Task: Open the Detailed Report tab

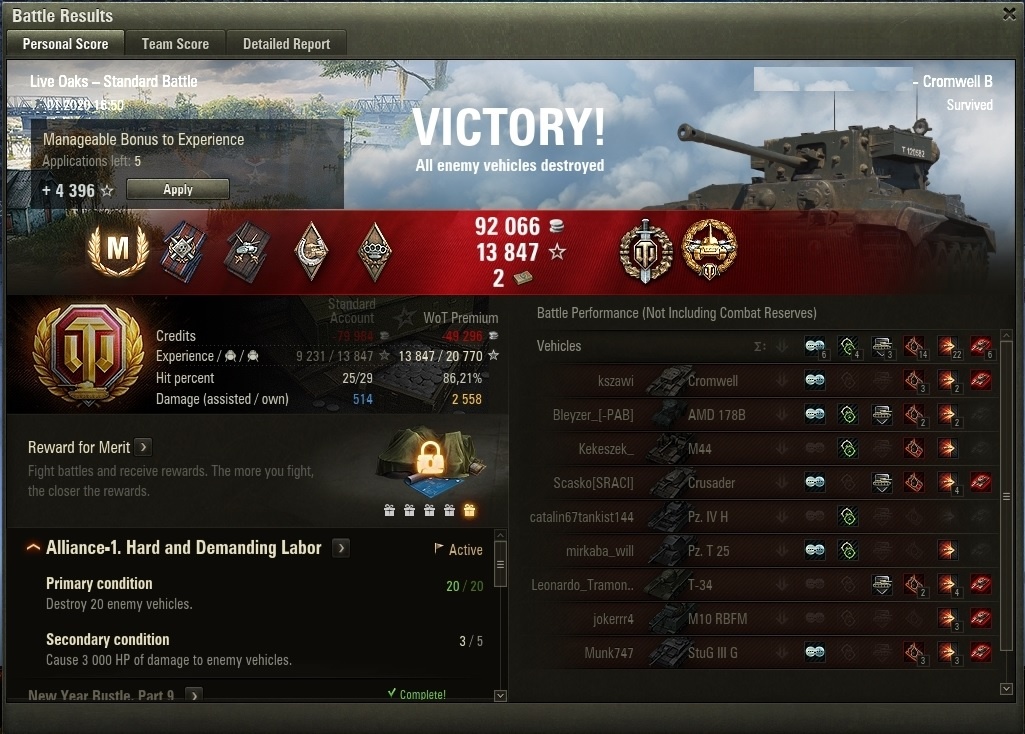Action: pyautogui.click(x=286, y=44)
